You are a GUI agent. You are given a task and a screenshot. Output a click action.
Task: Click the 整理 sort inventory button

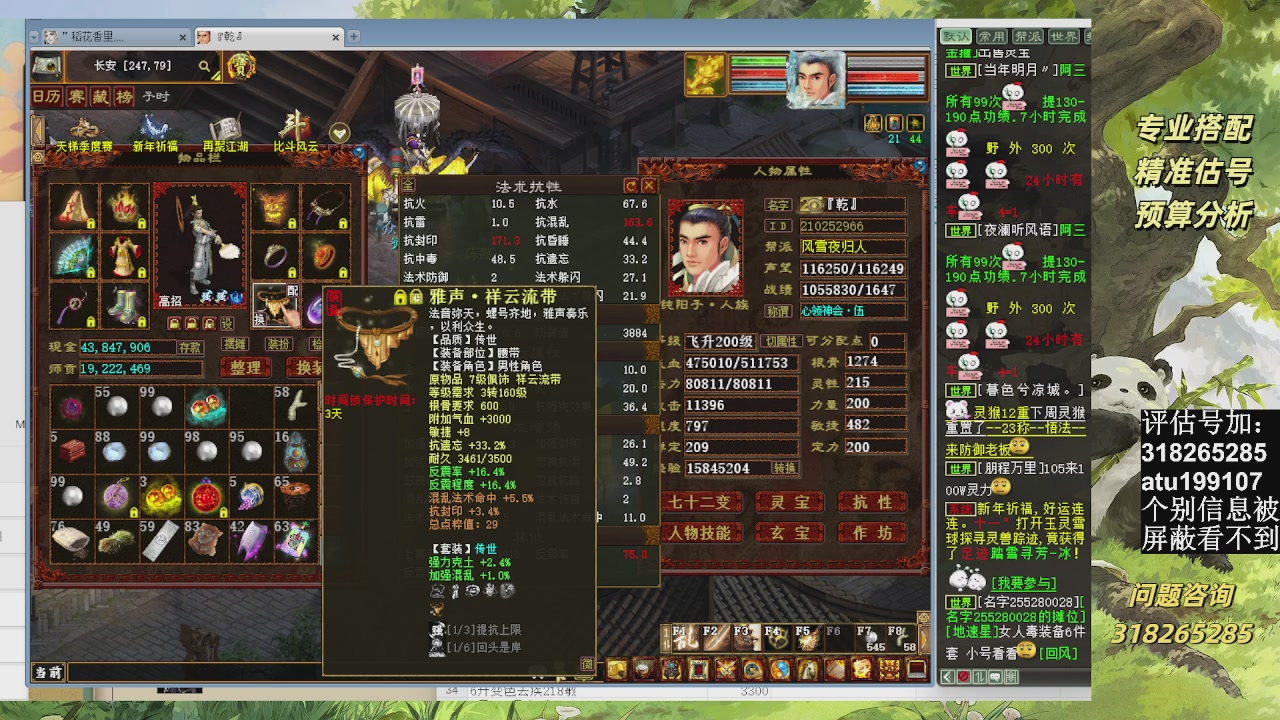[x=244, y=368]
